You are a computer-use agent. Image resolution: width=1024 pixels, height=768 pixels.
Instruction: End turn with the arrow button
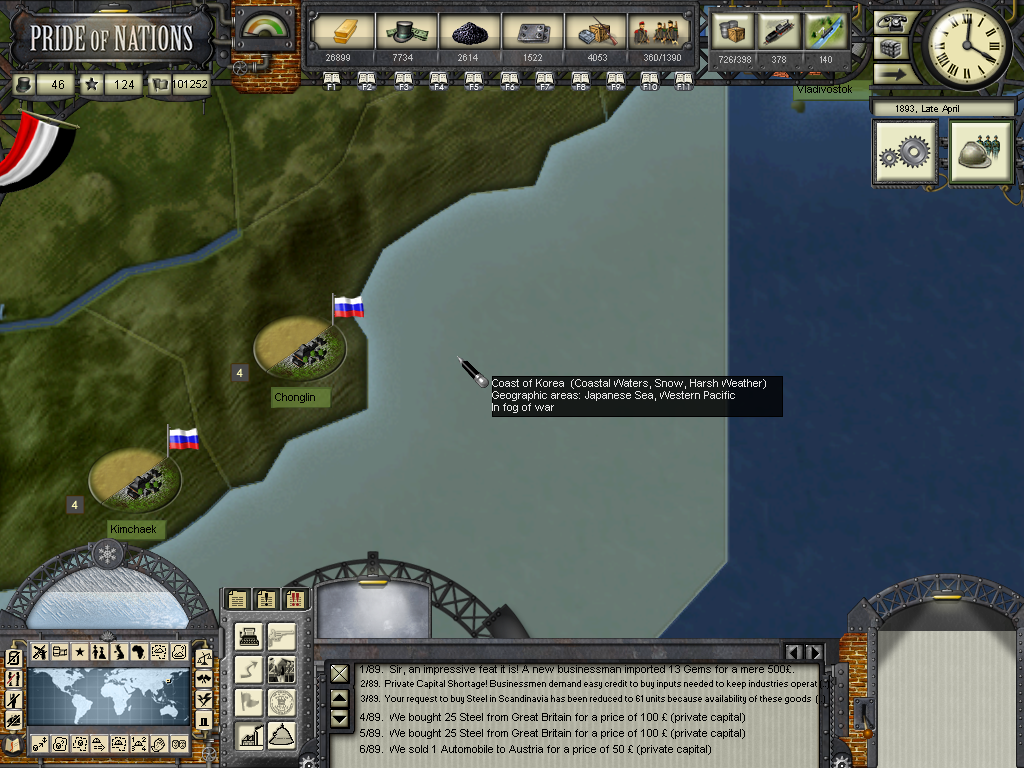click(890, 73)
